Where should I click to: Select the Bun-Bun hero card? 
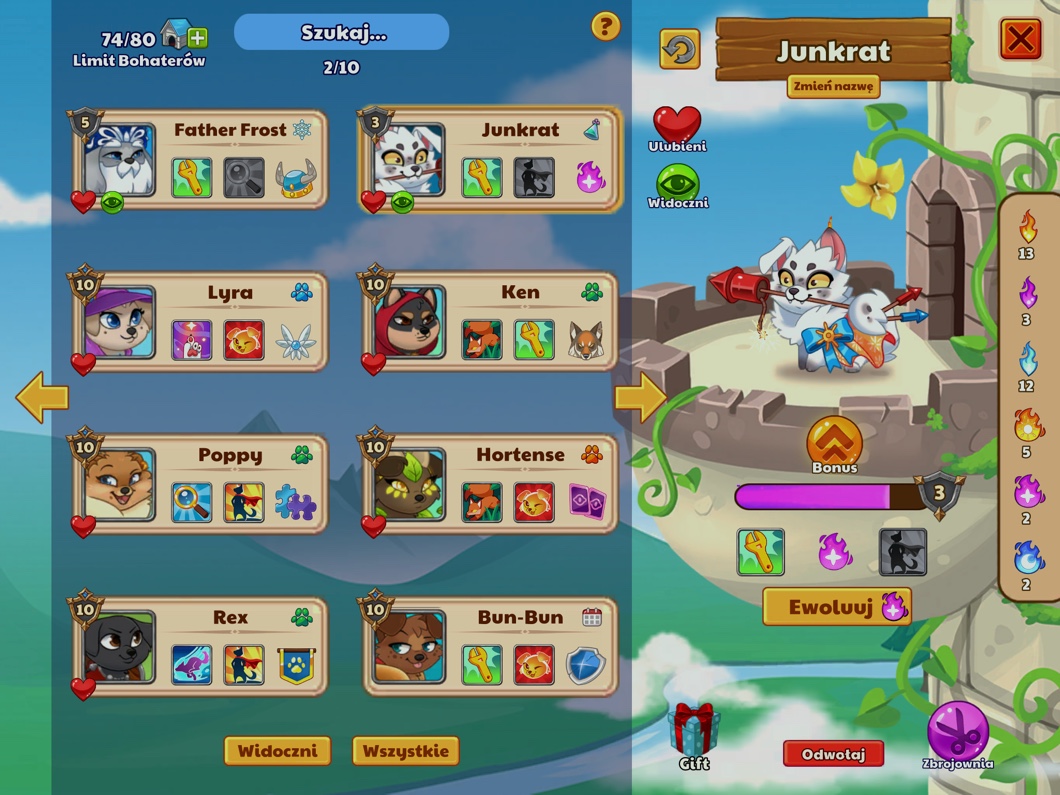coord(491,647)
